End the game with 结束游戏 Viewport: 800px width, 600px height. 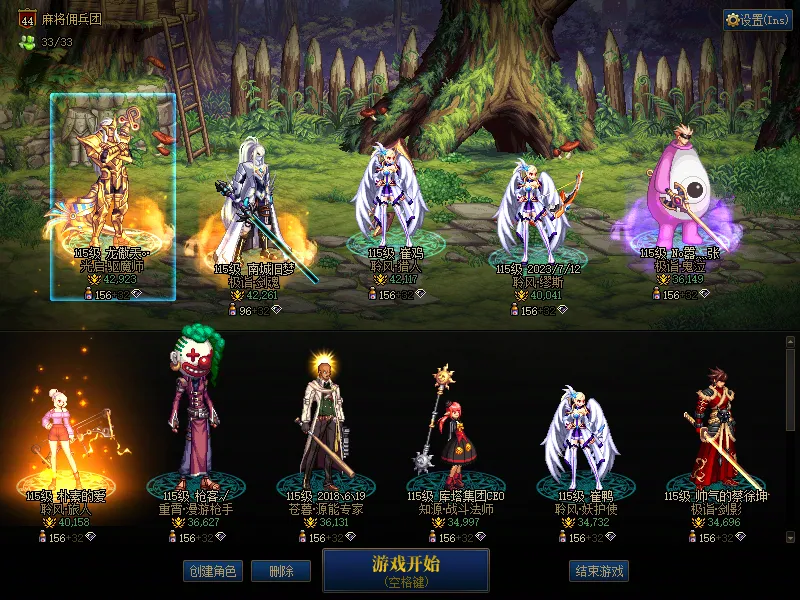point(599,571)
